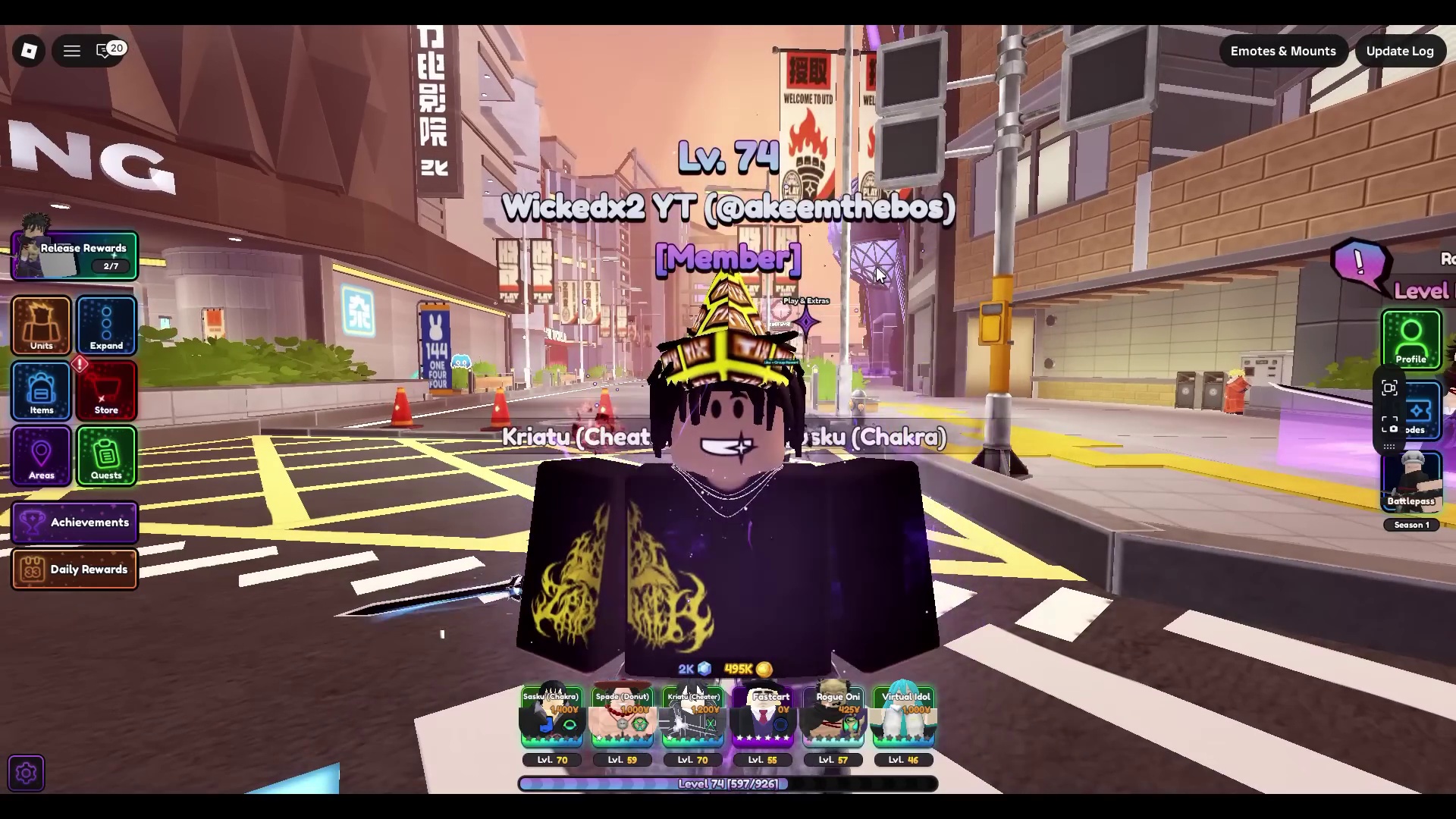The height and width of the screenshot is (819, 1456).
Task: Open the Profile menu
Action: tap(1410, 339)
